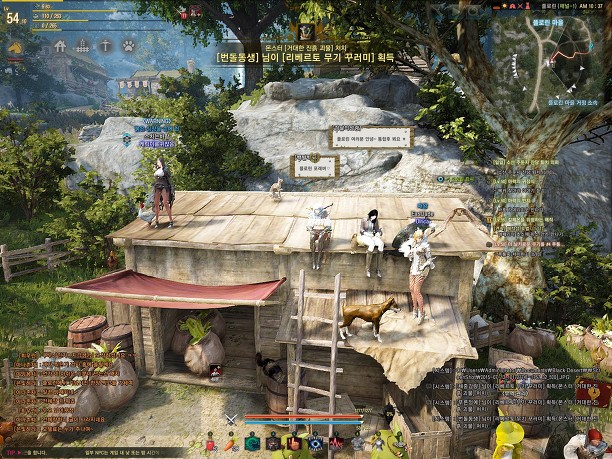The height and width of the screenshot is (459, 612).
Task: Open the pickaxe worker icon
Action: tap(106, 46)
